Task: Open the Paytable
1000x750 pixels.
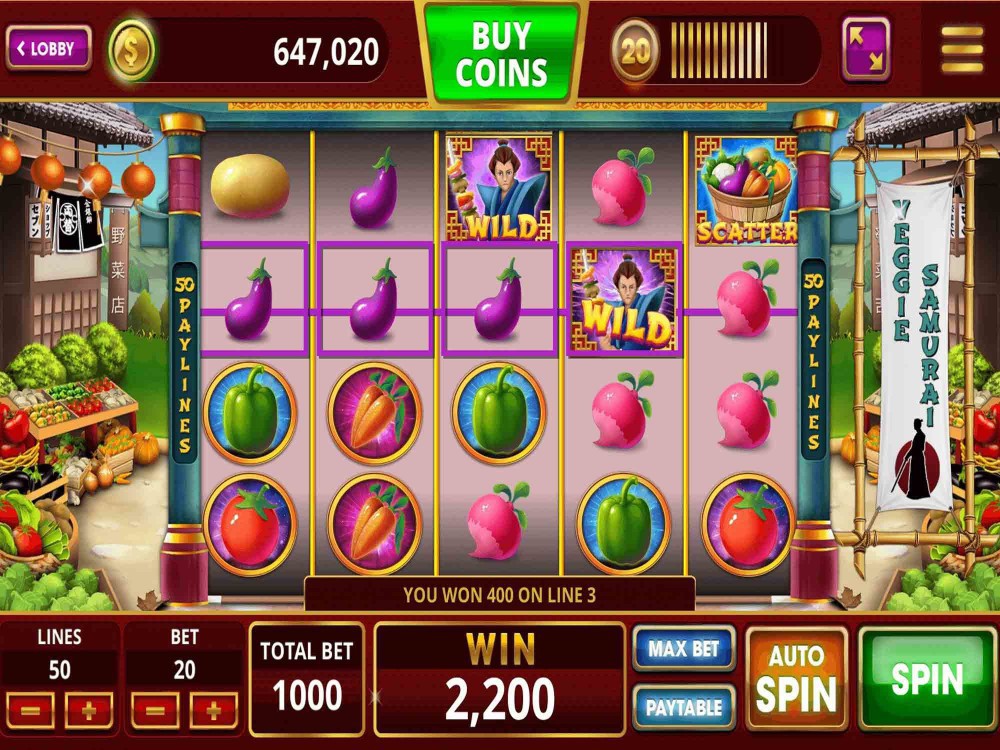Action: tap(684, 707)
